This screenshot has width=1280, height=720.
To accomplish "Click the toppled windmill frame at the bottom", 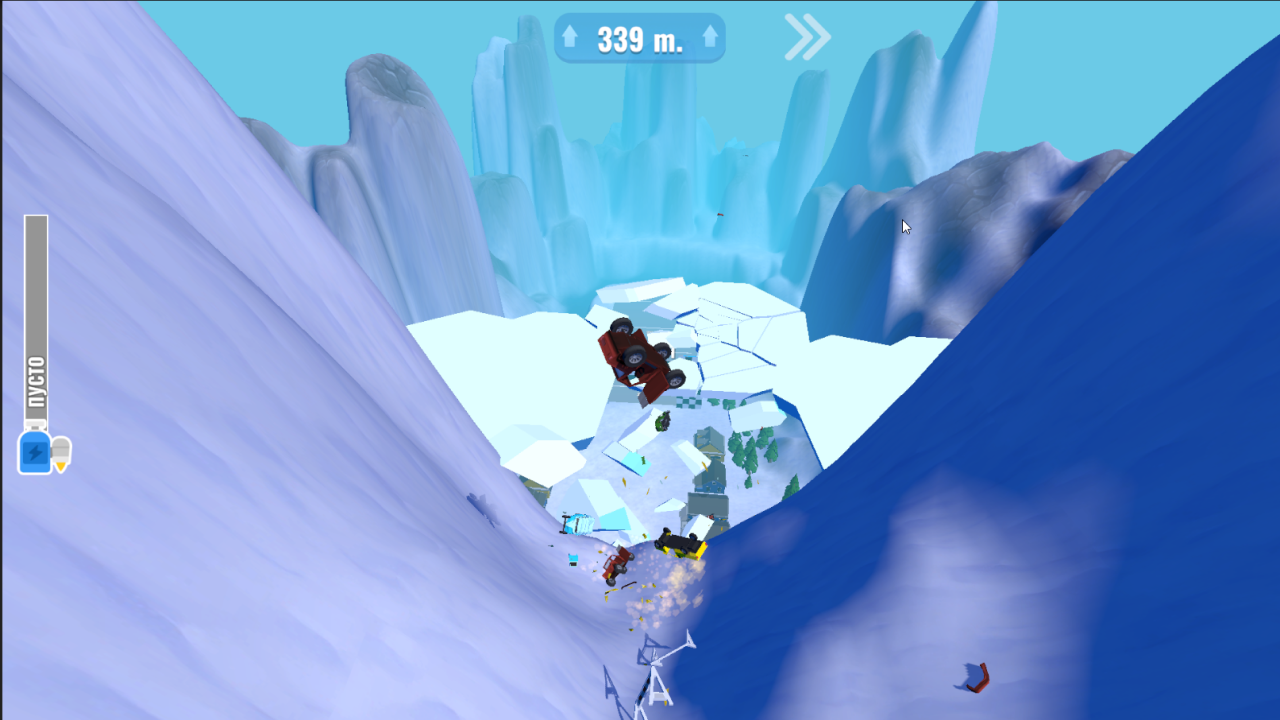I will click(660, 675).
